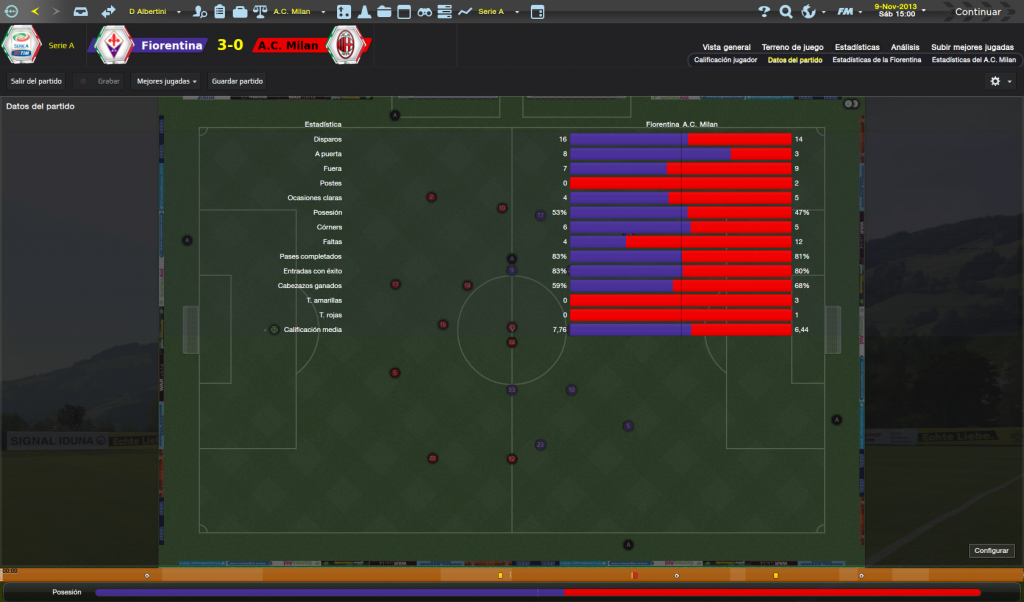Go to the Análisis tab
This screenshot has width=1024, height=602.
(x=905, y=47)
